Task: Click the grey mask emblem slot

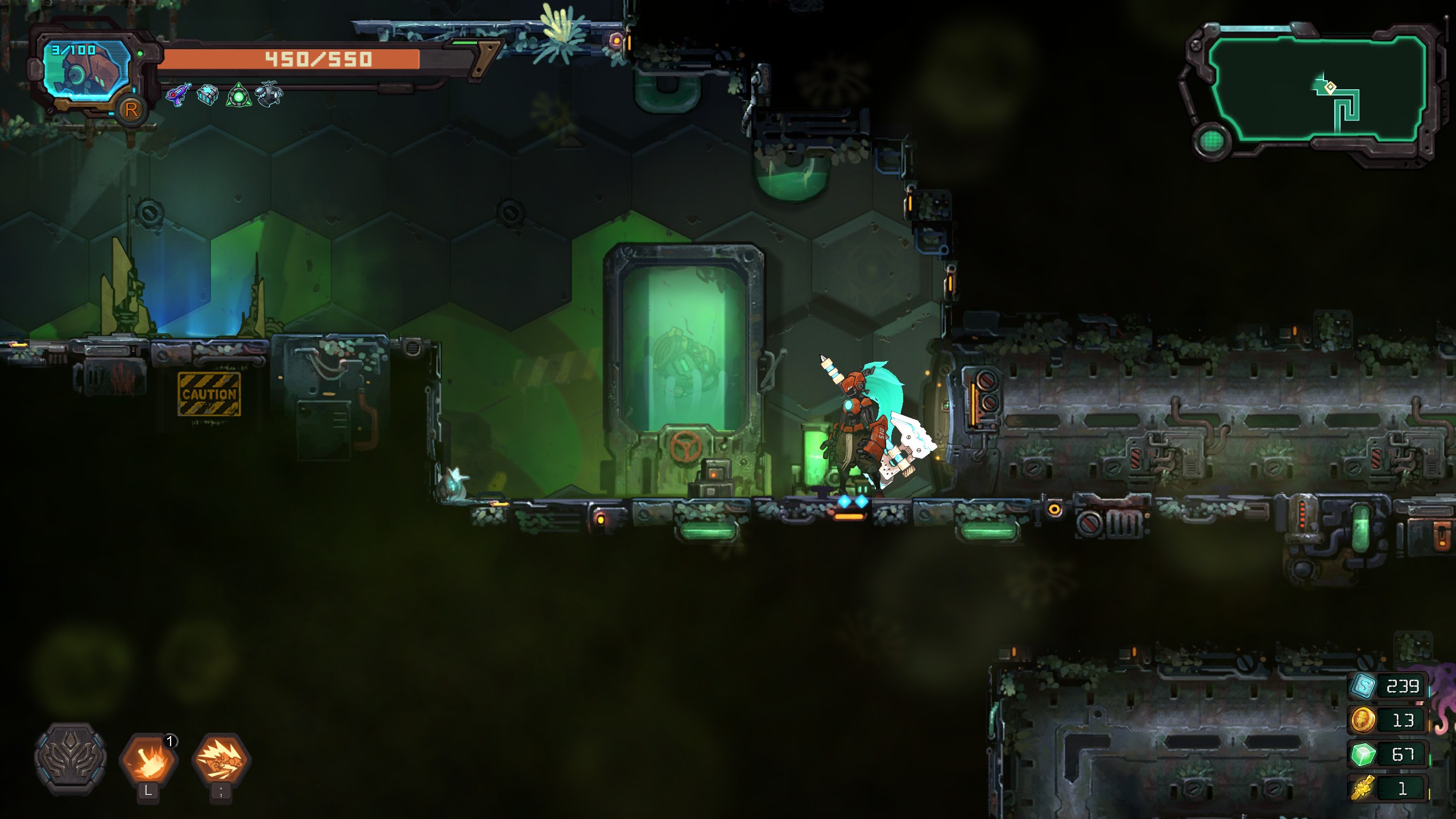Action: point(71,758)
